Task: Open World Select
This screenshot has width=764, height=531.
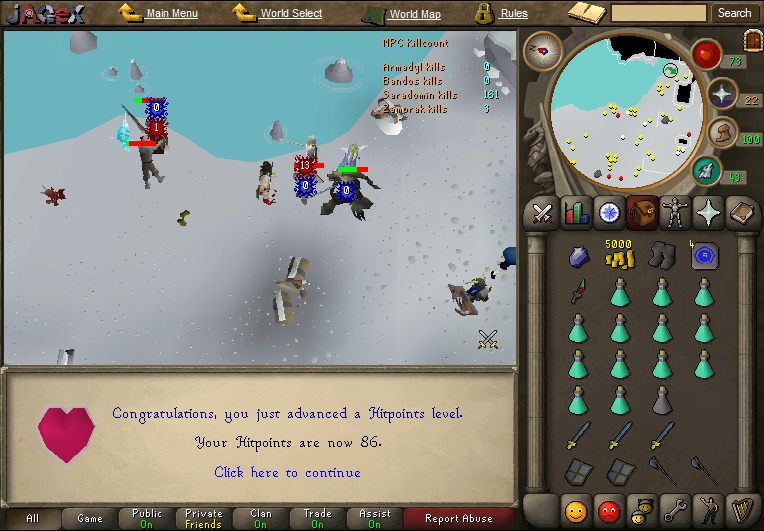Action: tap(291, 13)
